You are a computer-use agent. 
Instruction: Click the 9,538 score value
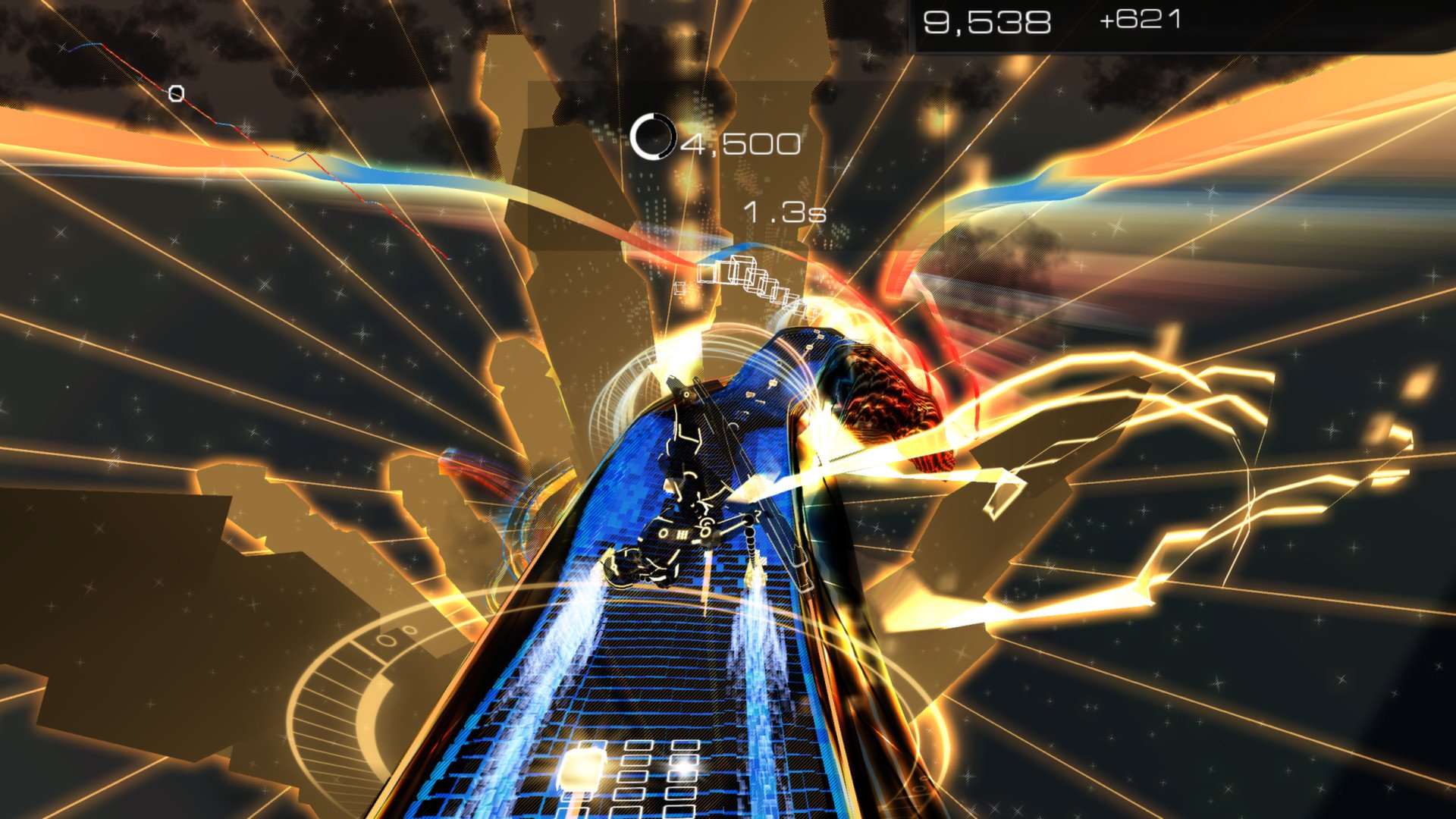986,20
